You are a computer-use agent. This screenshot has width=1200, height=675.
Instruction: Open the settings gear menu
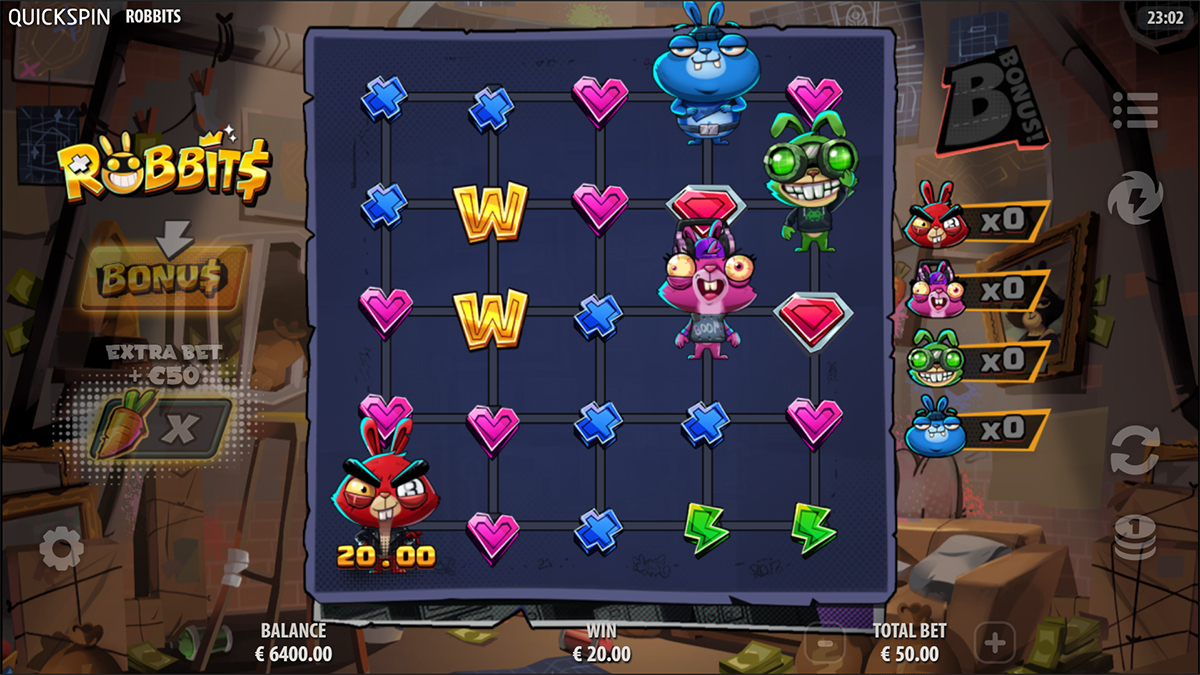[62, 549]
